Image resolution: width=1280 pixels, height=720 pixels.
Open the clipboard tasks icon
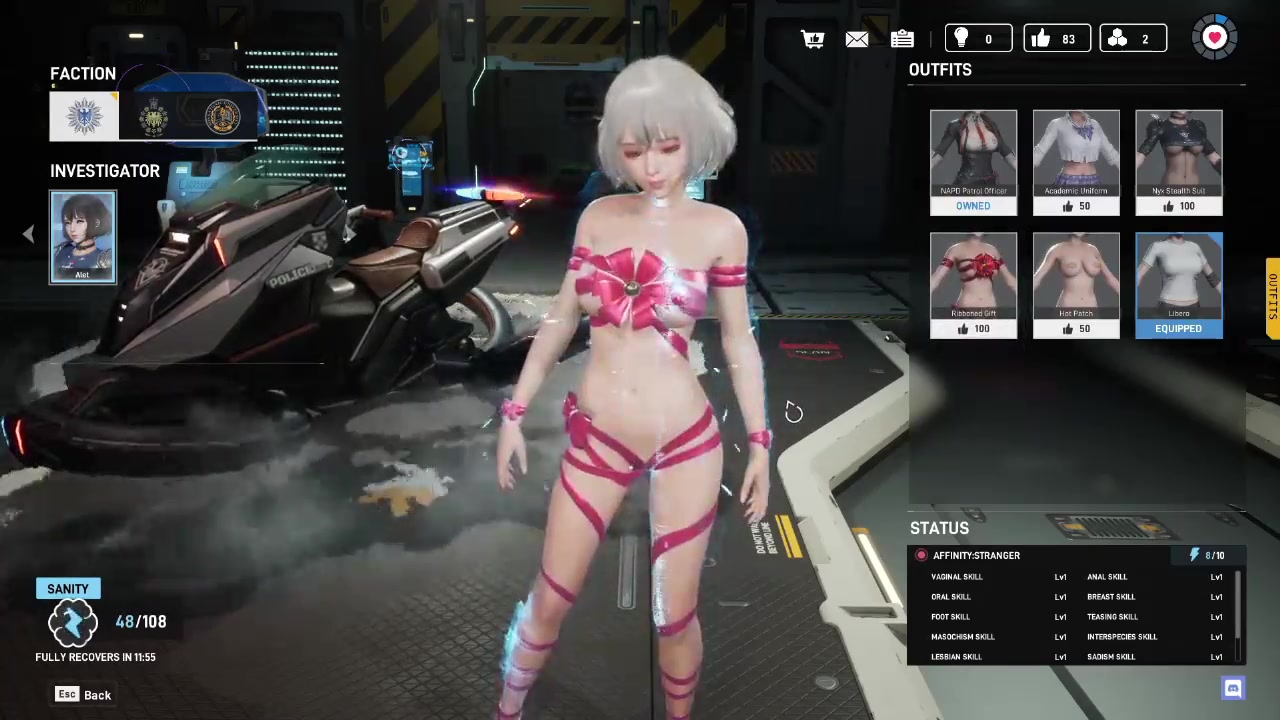click(x=902, y=39)
